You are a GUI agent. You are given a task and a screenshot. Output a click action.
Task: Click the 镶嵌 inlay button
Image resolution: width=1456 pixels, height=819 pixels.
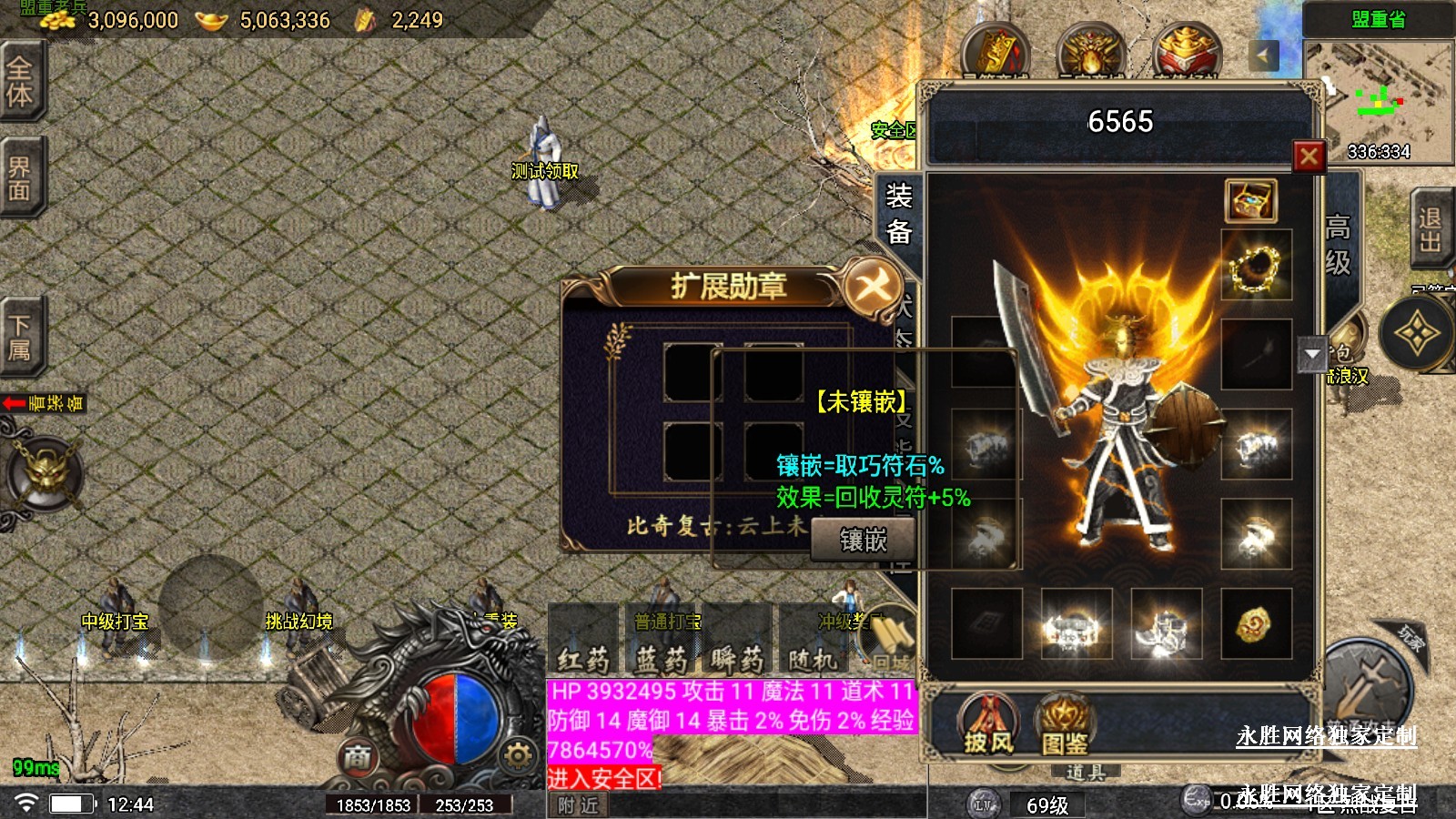pos(862,540)
